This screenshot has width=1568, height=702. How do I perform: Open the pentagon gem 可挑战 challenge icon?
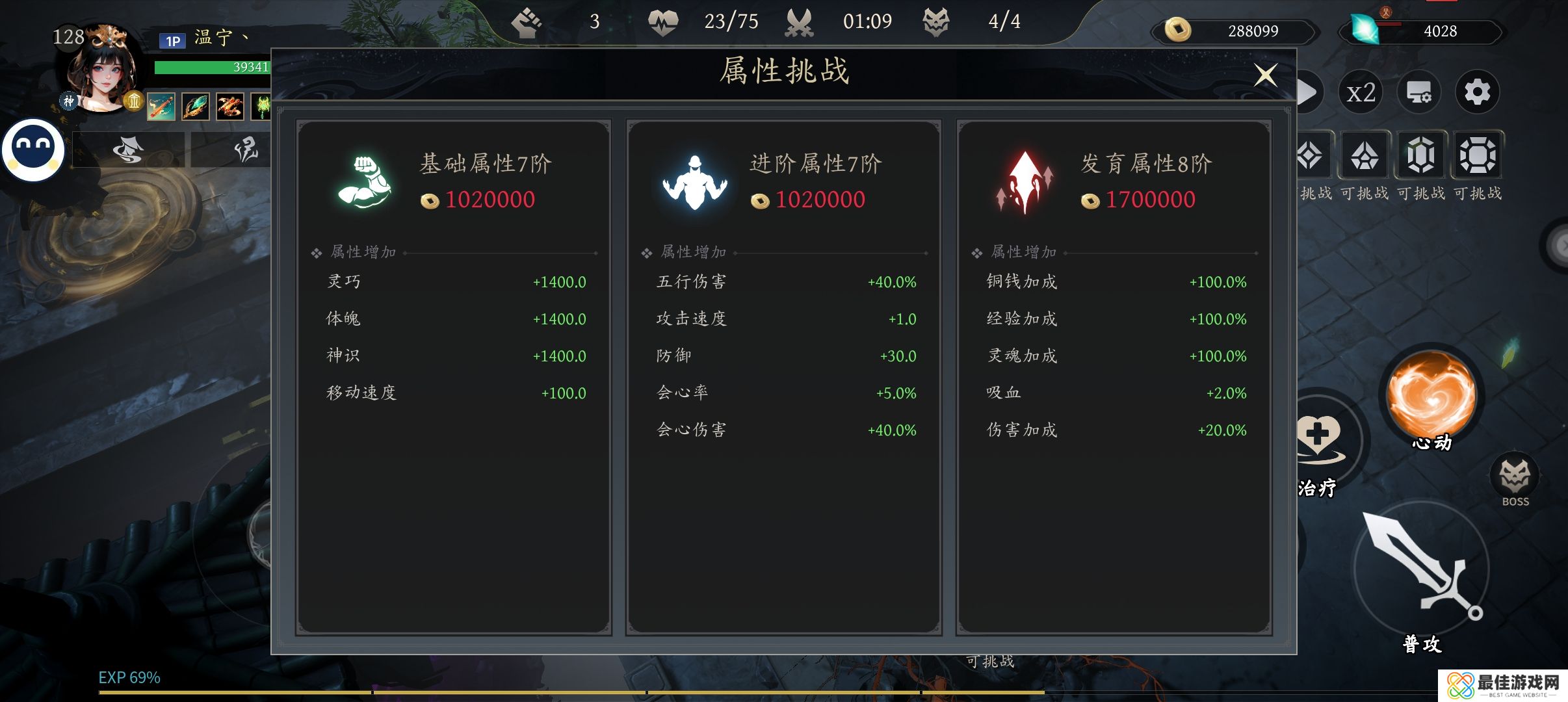[x=1364, y=156]
